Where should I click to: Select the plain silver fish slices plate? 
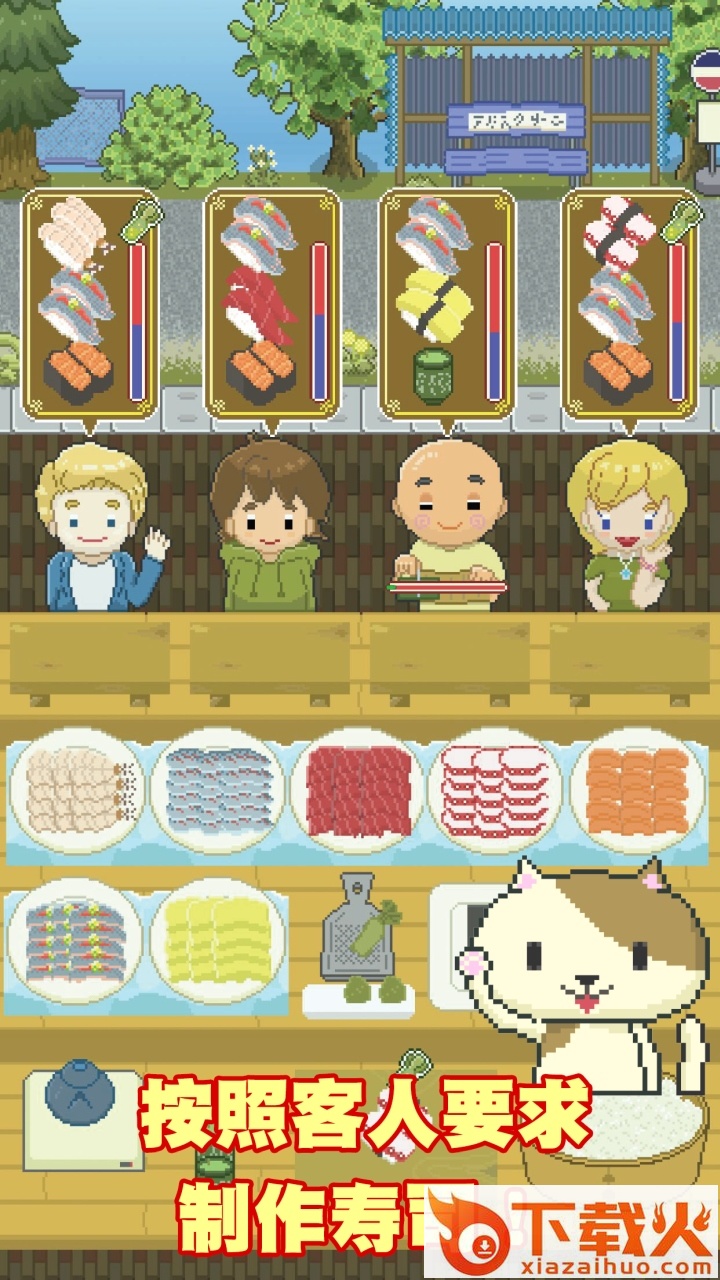point(219,791)
